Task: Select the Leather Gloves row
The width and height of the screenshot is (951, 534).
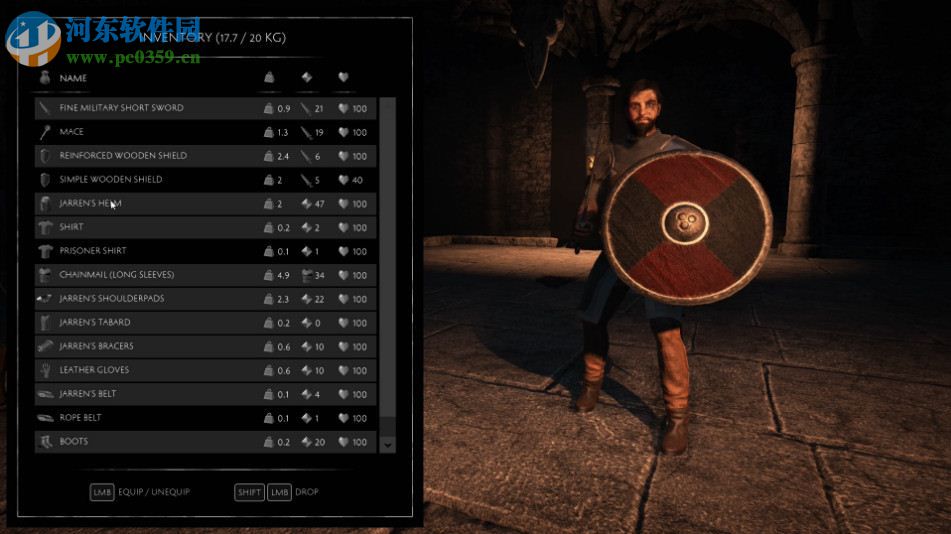Action: pos(94,370)
